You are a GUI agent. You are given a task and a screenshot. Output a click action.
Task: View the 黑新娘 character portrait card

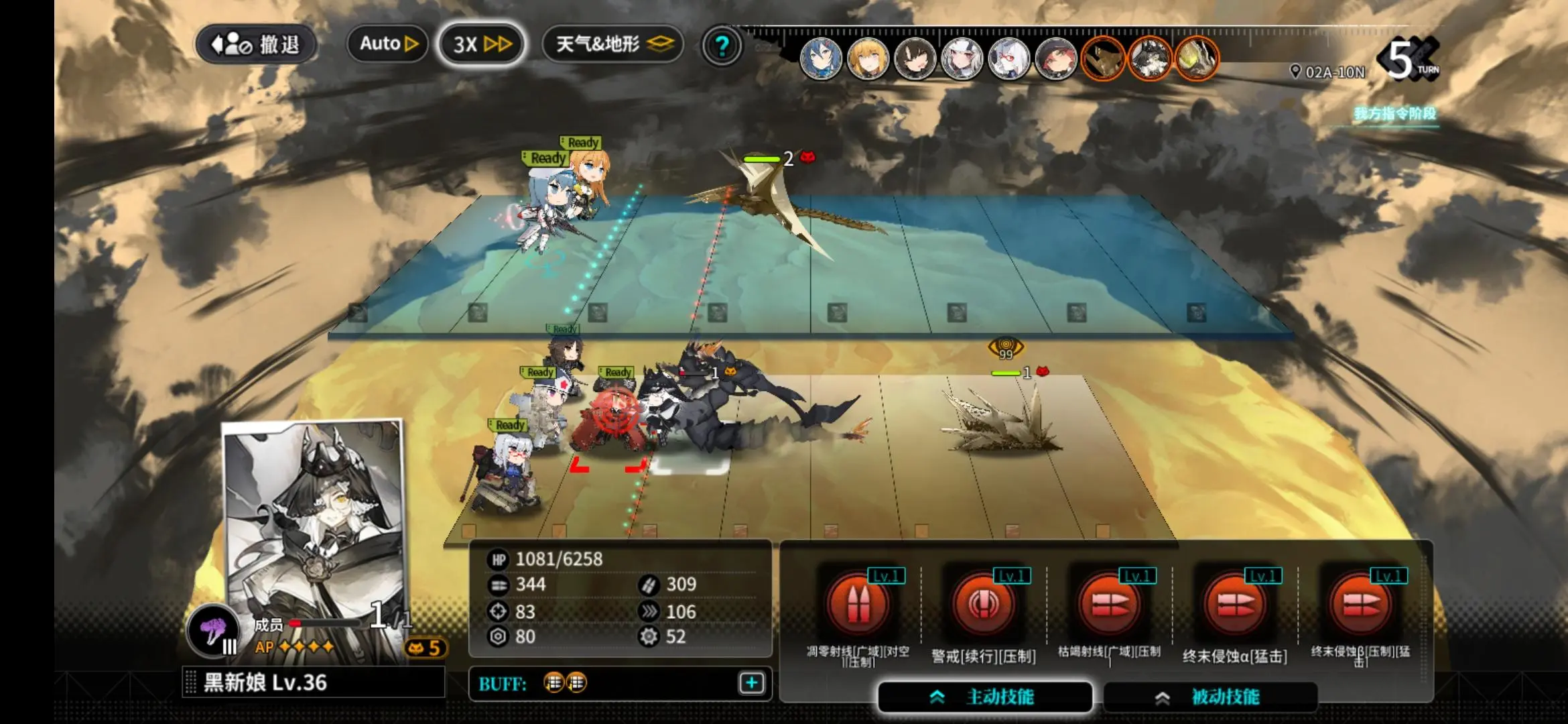(x=314, y=523)
